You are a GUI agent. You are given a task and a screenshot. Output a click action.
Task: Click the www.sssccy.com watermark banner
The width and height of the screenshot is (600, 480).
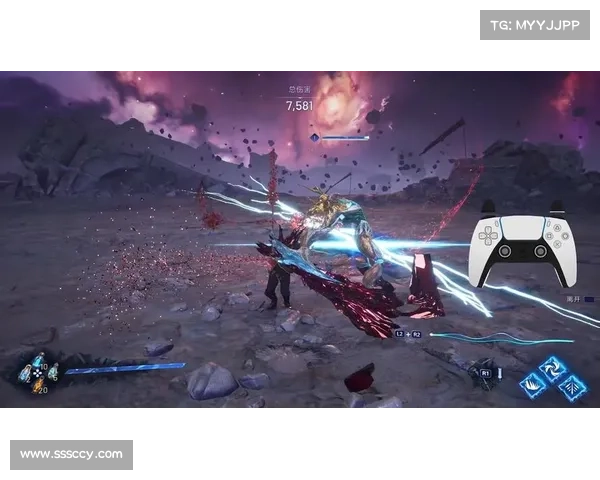[71, 455]
